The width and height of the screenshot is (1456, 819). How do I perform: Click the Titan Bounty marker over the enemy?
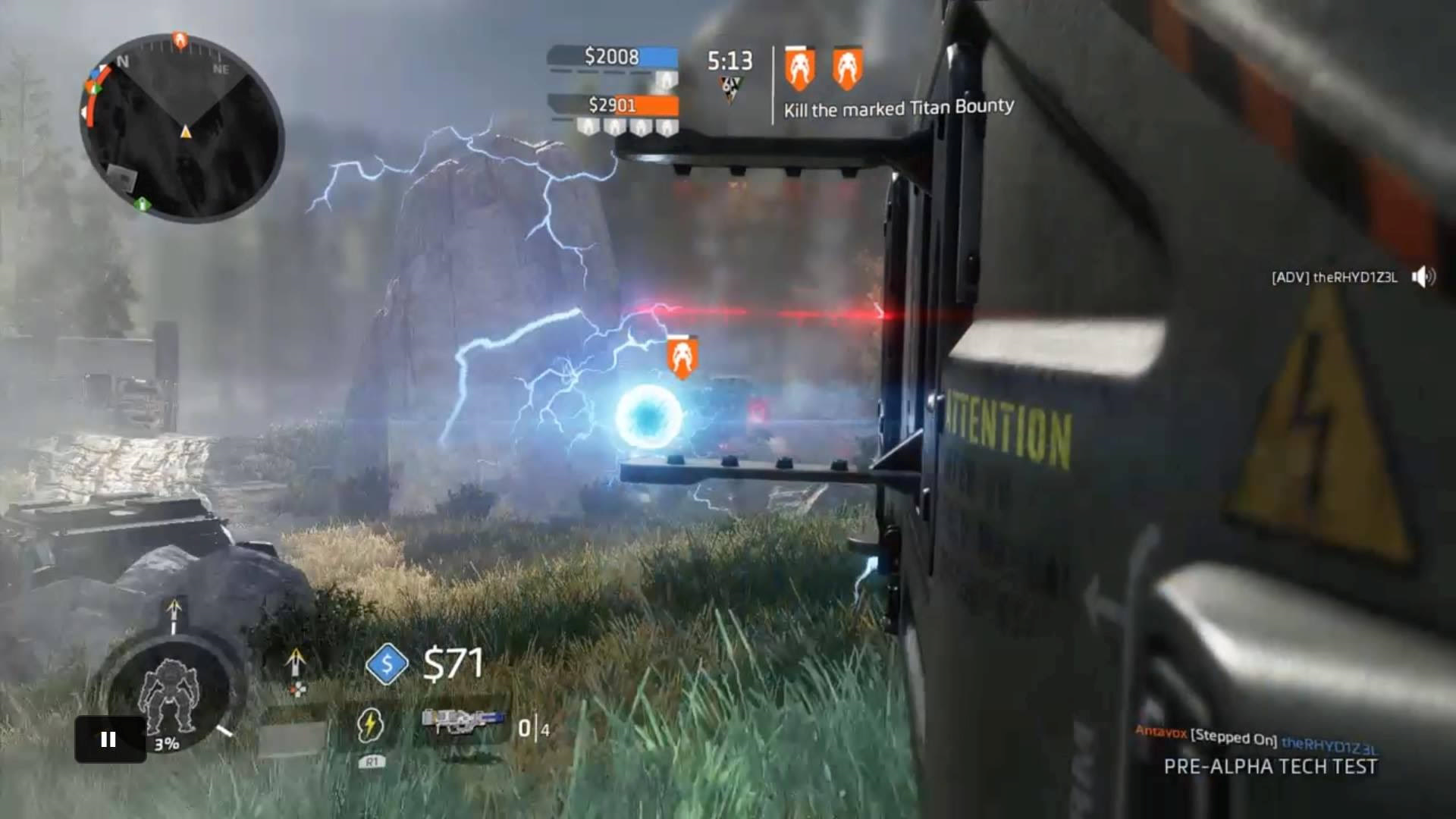[x=682, y=356]
